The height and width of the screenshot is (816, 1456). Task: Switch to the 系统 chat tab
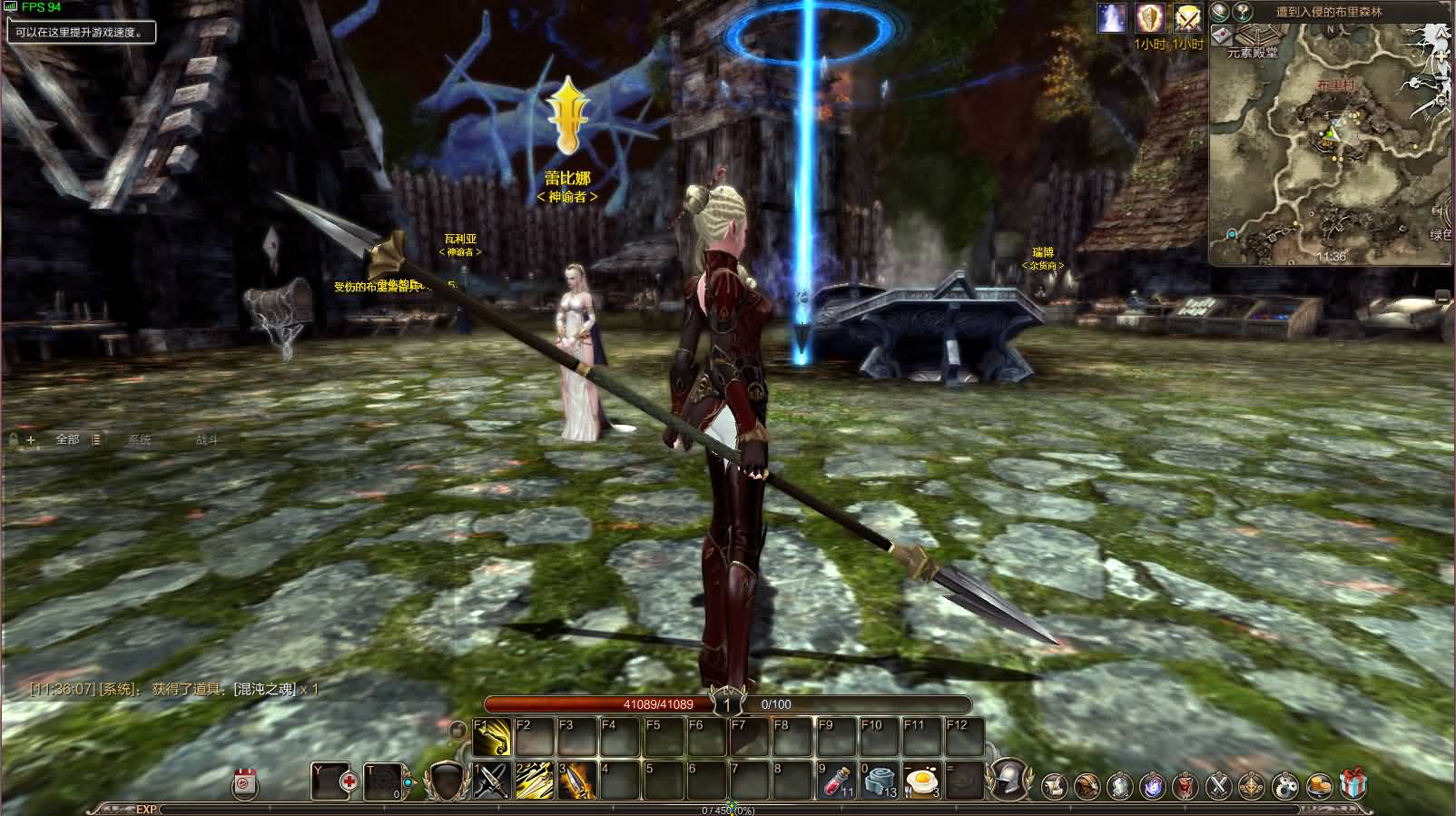click(x=141, y=438)
